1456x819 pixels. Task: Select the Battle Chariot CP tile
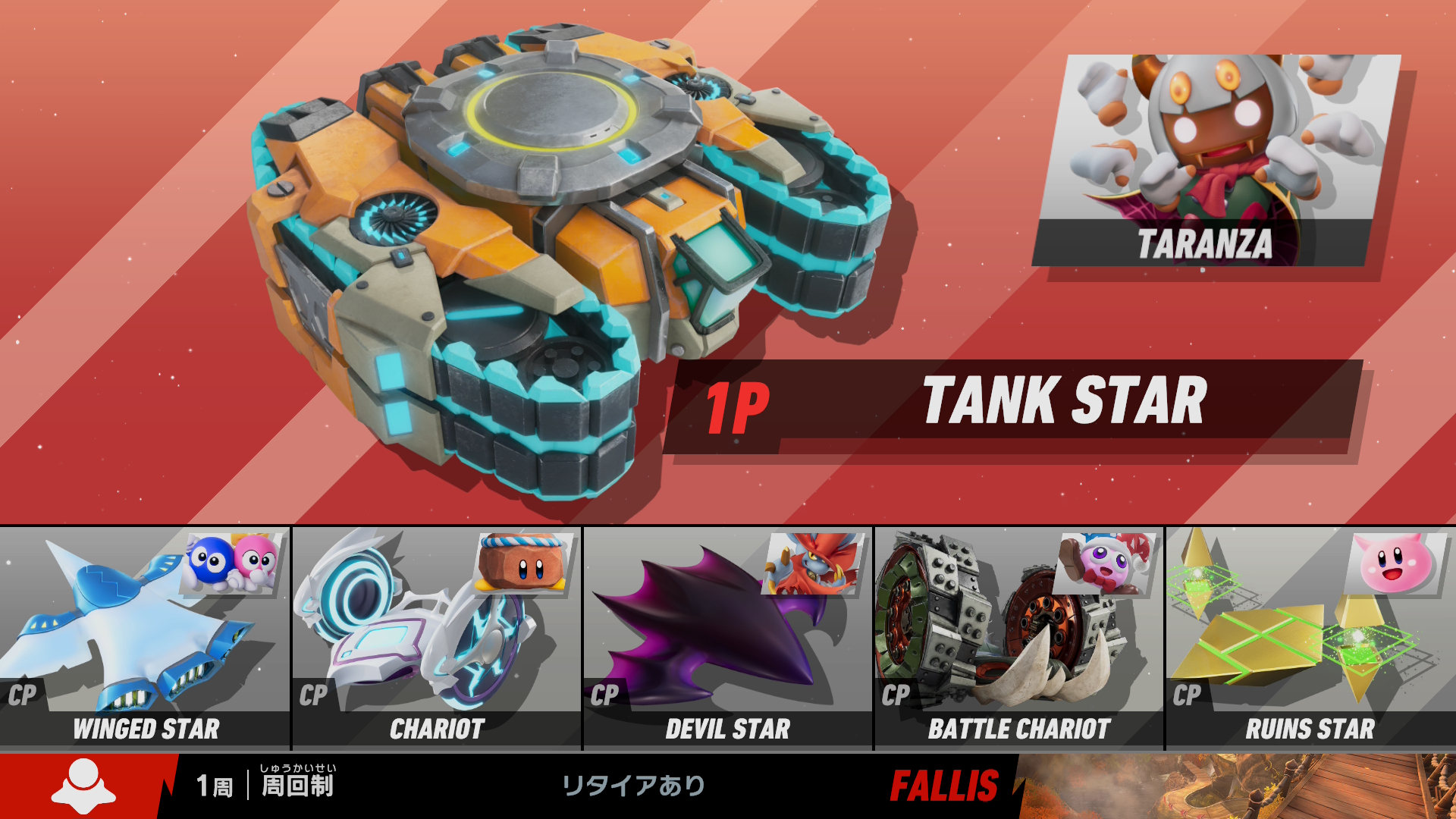1019,639
